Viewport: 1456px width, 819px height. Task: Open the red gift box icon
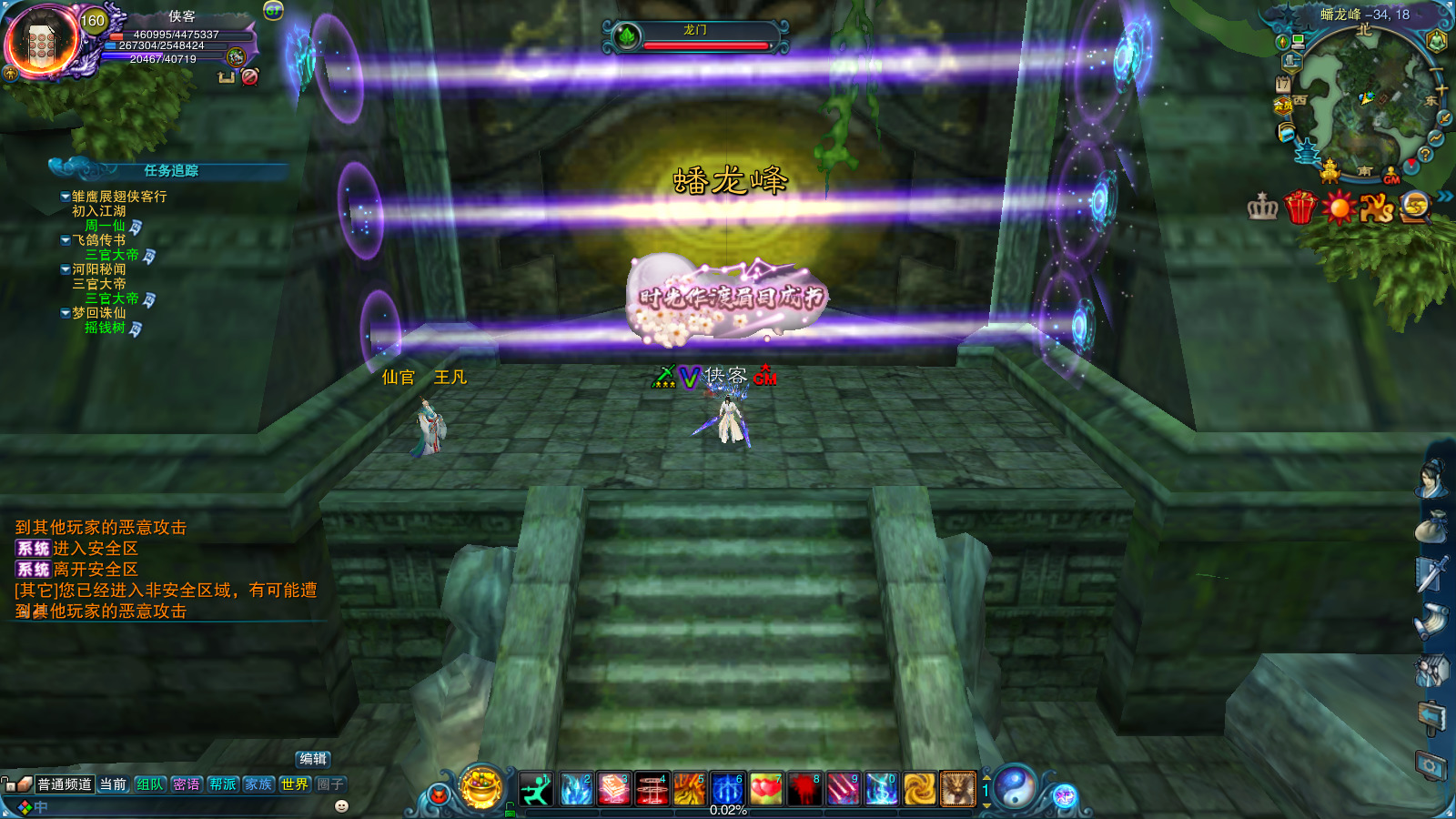tap(1300, 207)
